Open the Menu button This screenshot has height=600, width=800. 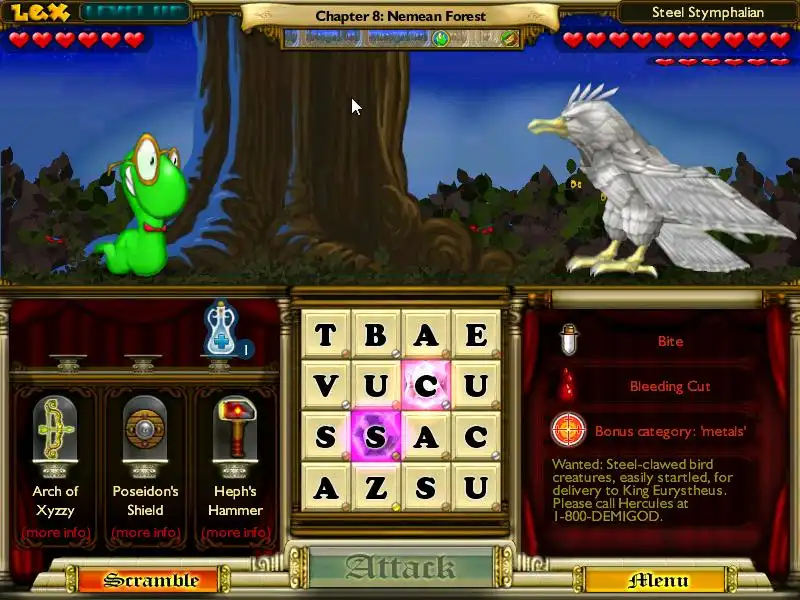point(657,580)
